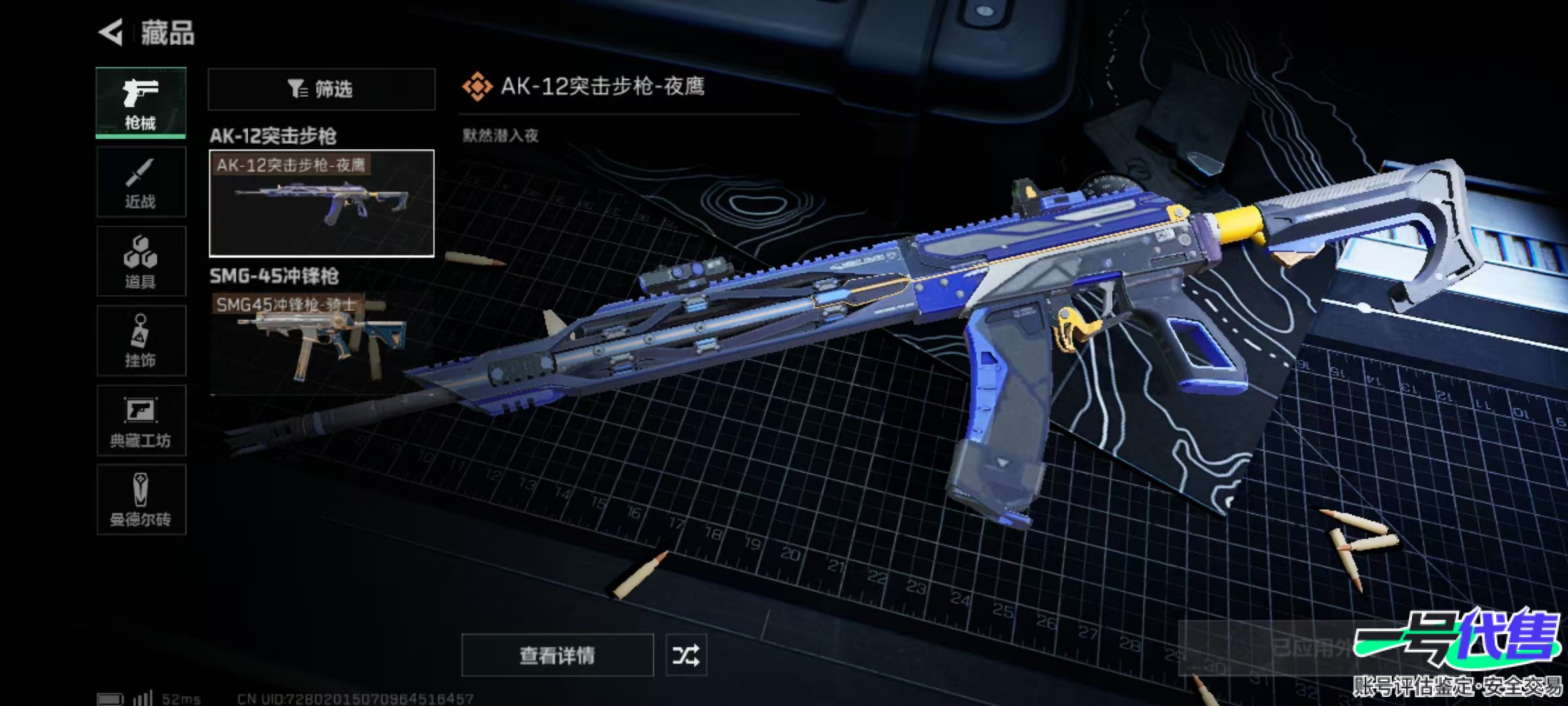
Task: Open the 典藏工坊 workshop tab
Action: pyautogui.click(x=140, y=420)
